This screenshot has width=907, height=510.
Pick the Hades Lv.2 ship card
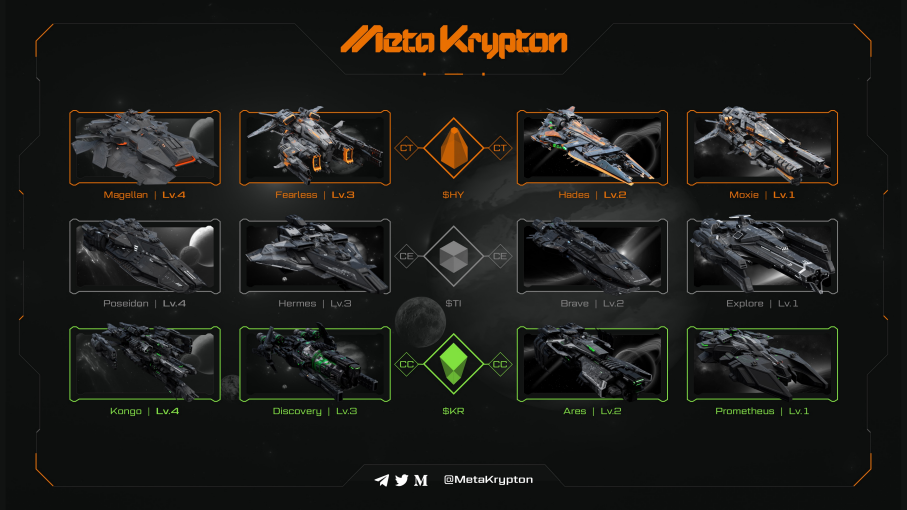point(592,147)
